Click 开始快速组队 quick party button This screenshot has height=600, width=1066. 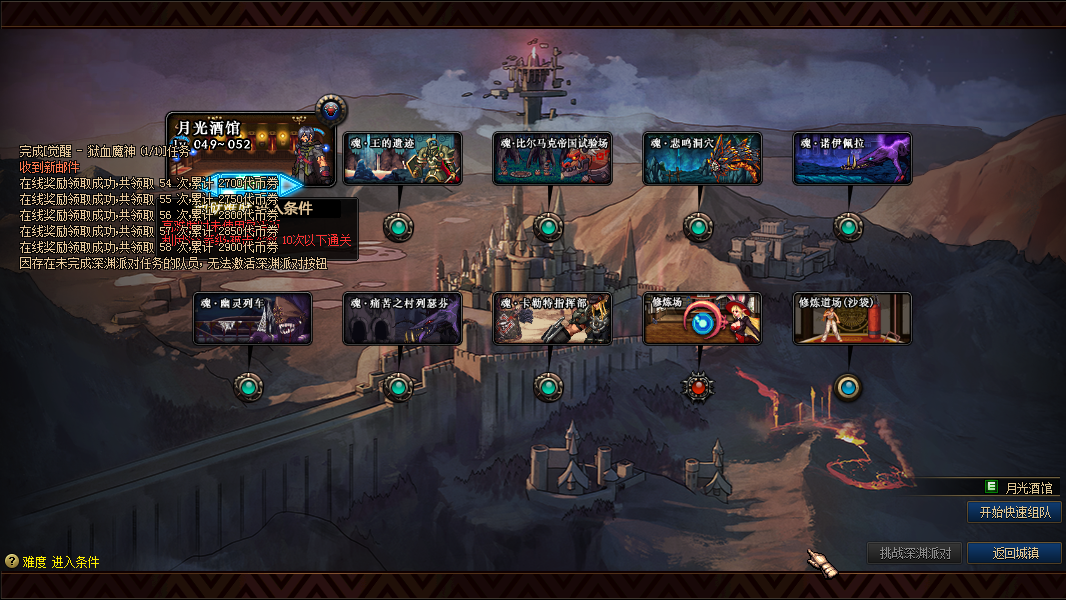point(1014,512)
